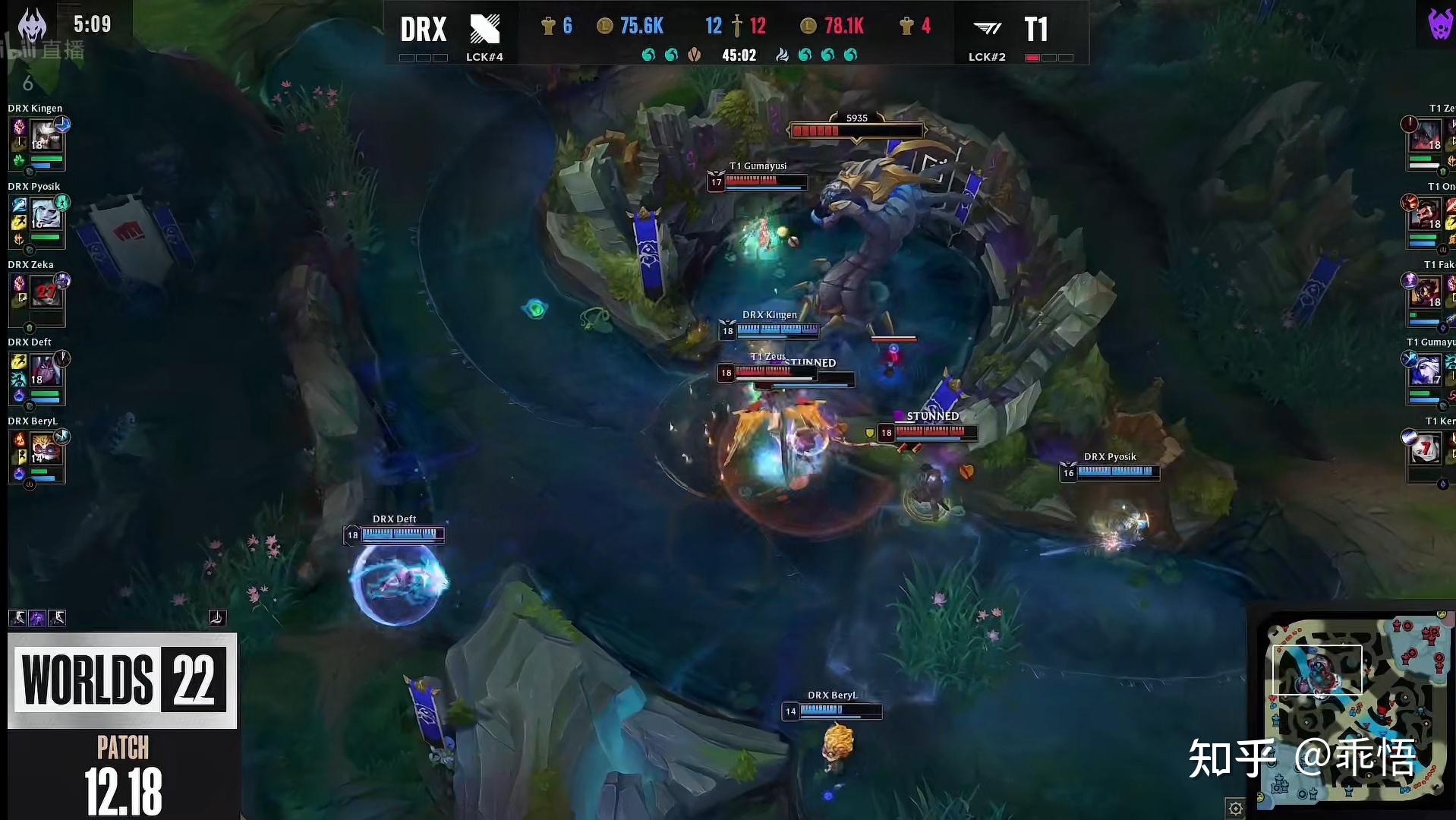Image resolution: width=1456 pixels, height=820 pixels.
Task: Click the DRX team logo on the scoreboard
Action: pos(484,29)
